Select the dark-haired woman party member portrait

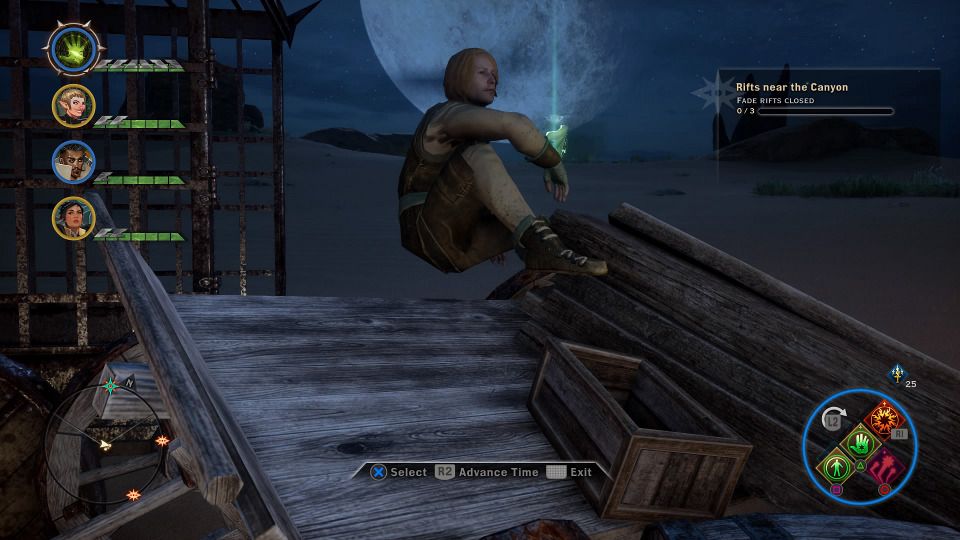click(74, 217)
